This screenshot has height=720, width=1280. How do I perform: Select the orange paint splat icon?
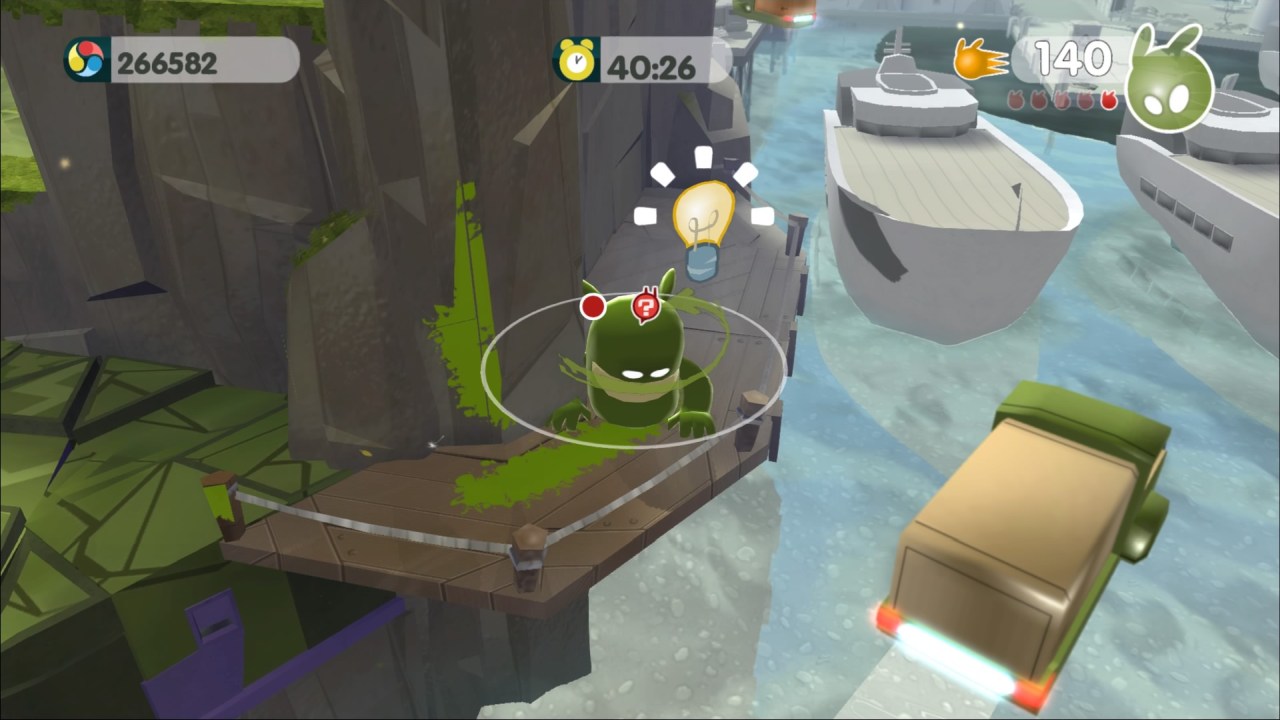click(979, 60)
